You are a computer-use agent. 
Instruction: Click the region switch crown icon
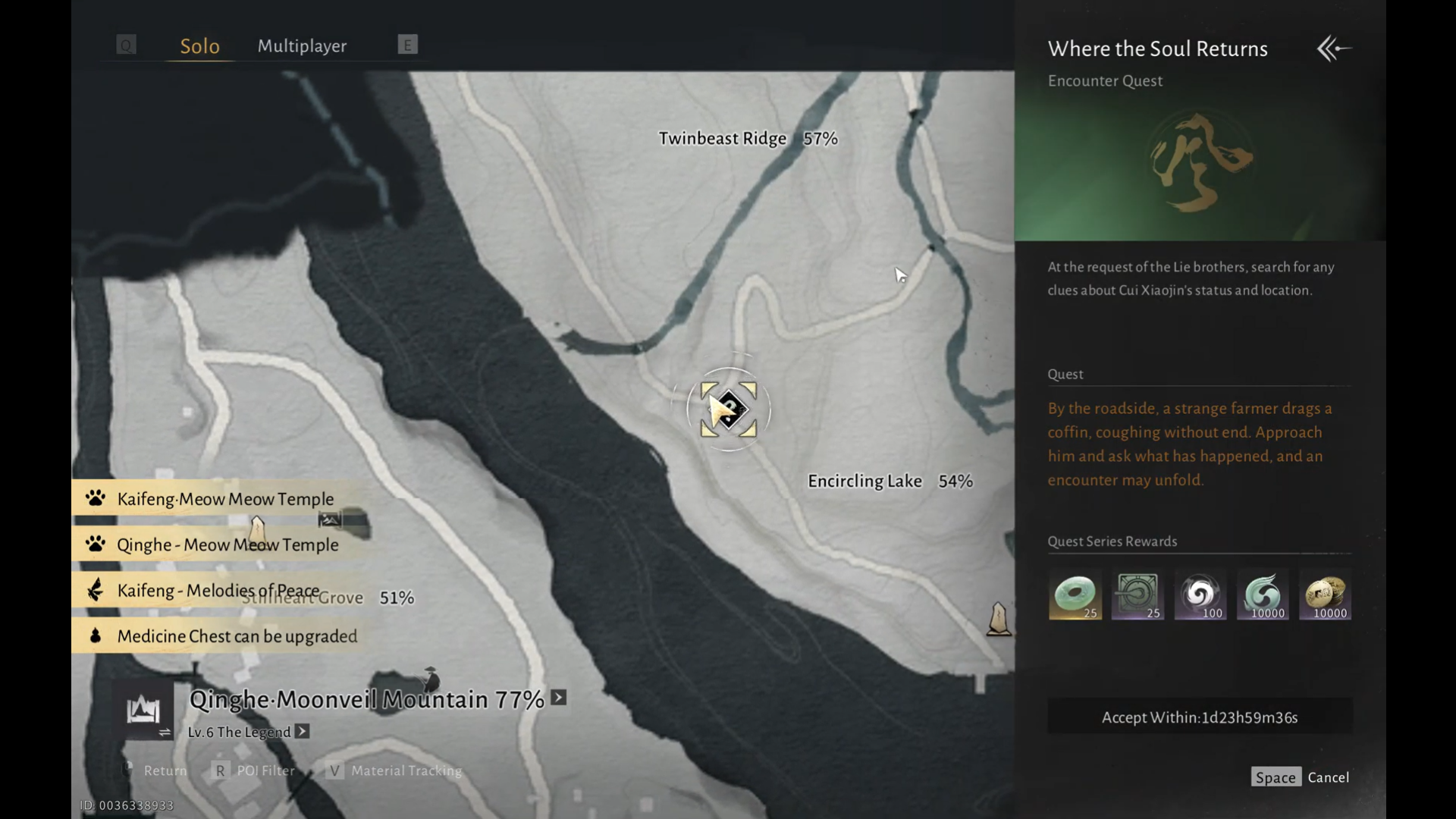point(144,711)
